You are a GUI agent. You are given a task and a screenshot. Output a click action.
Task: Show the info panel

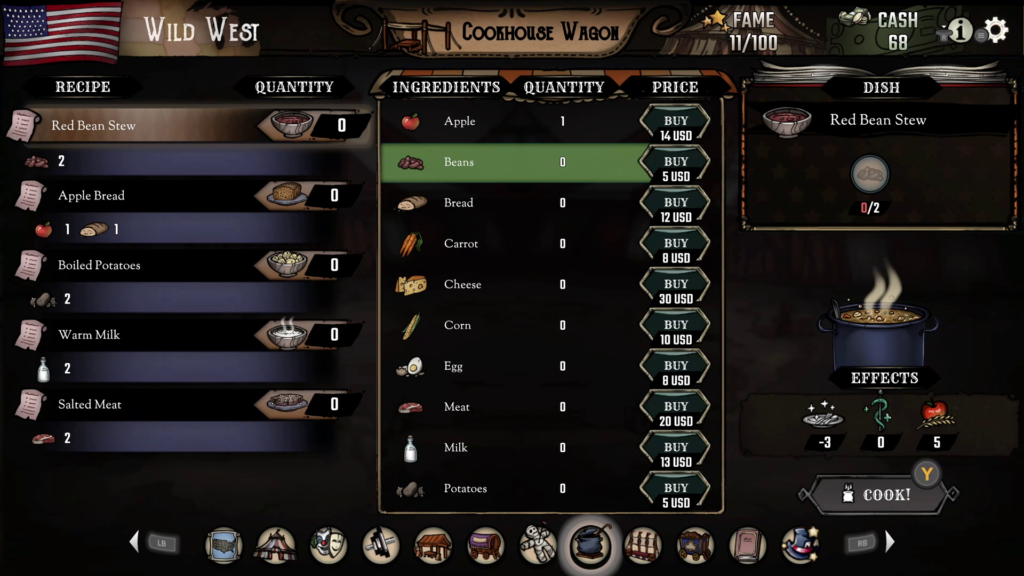click(x=960, y=30)
